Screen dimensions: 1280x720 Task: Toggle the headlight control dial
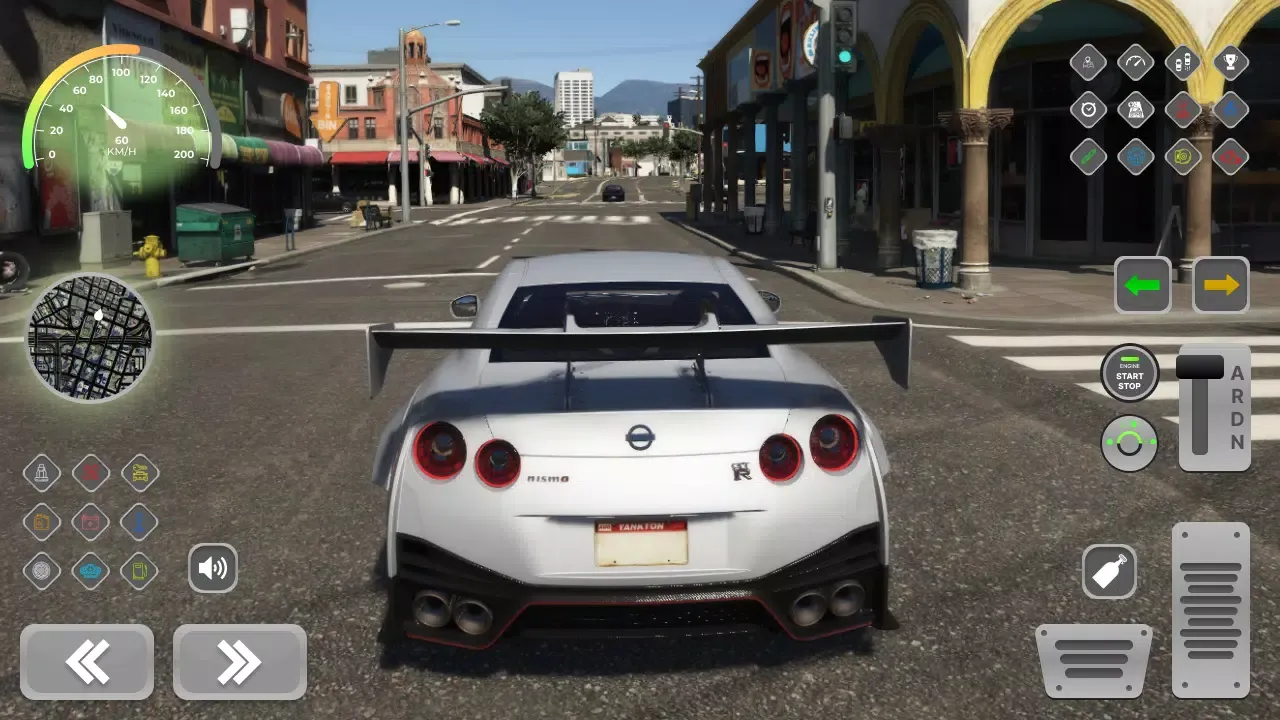coord(1129,441)
